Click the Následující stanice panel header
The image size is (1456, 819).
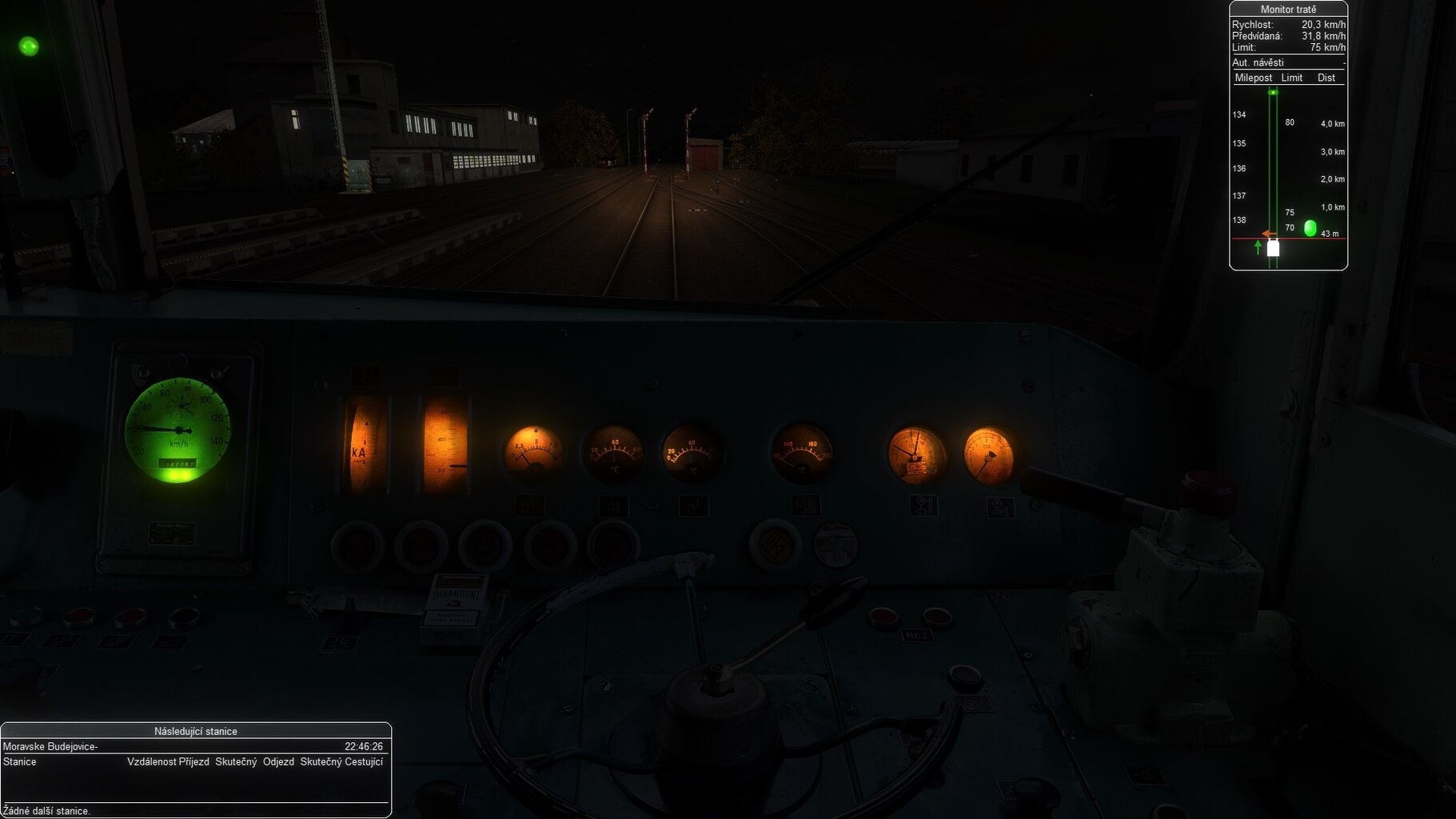coord(196,731)
